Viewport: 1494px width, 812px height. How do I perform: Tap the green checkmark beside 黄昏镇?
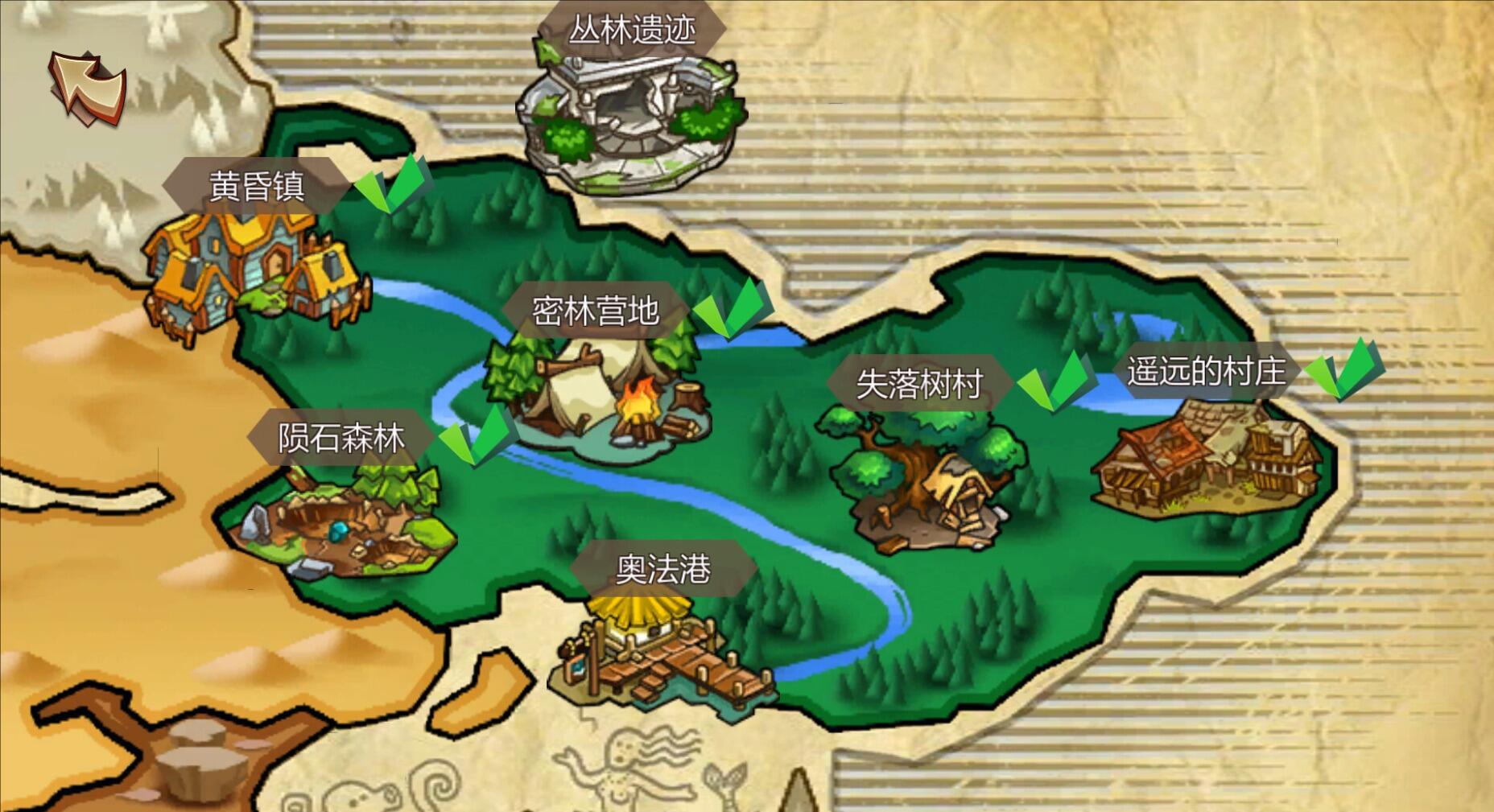tap(388, 185)
